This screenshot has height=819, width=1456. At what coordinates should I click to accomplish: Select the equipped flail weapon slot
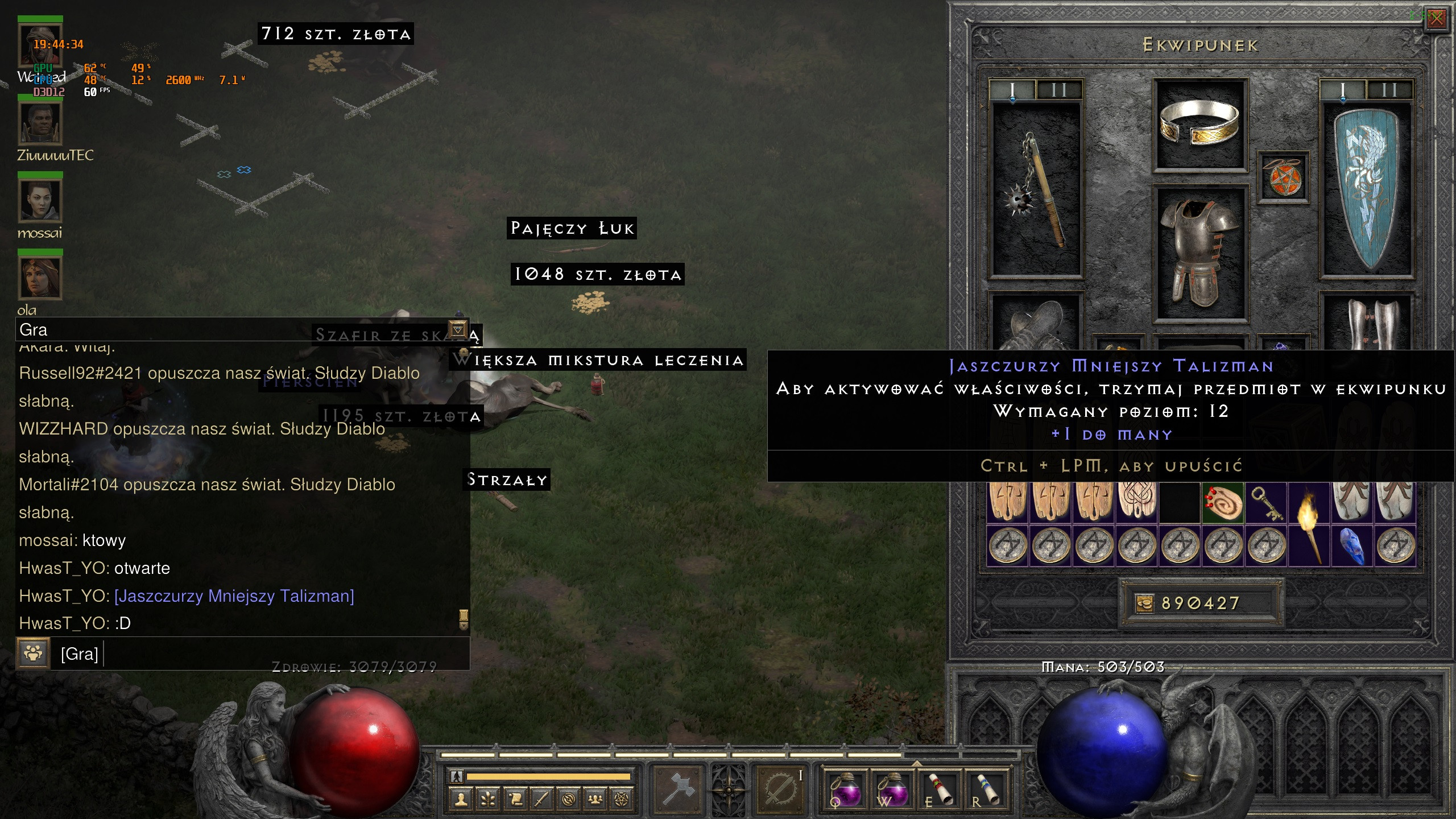(1036, 189)
